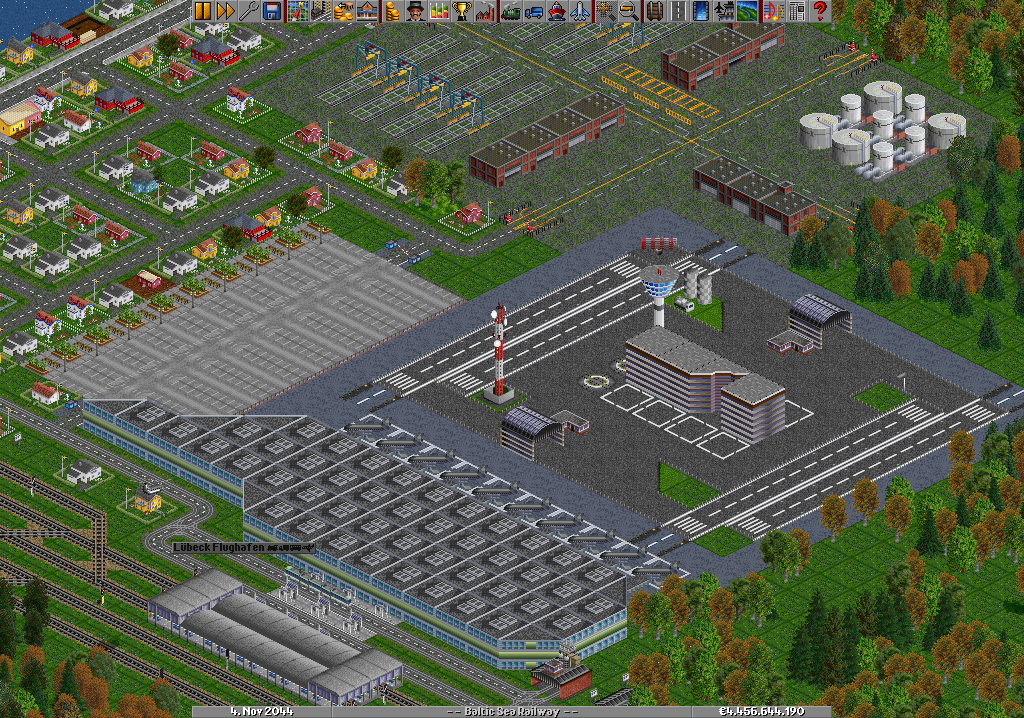Image resolution: width=1024 pixels, height=718 pixels.
Task: Show the world map icon menu
Action: 297,11
